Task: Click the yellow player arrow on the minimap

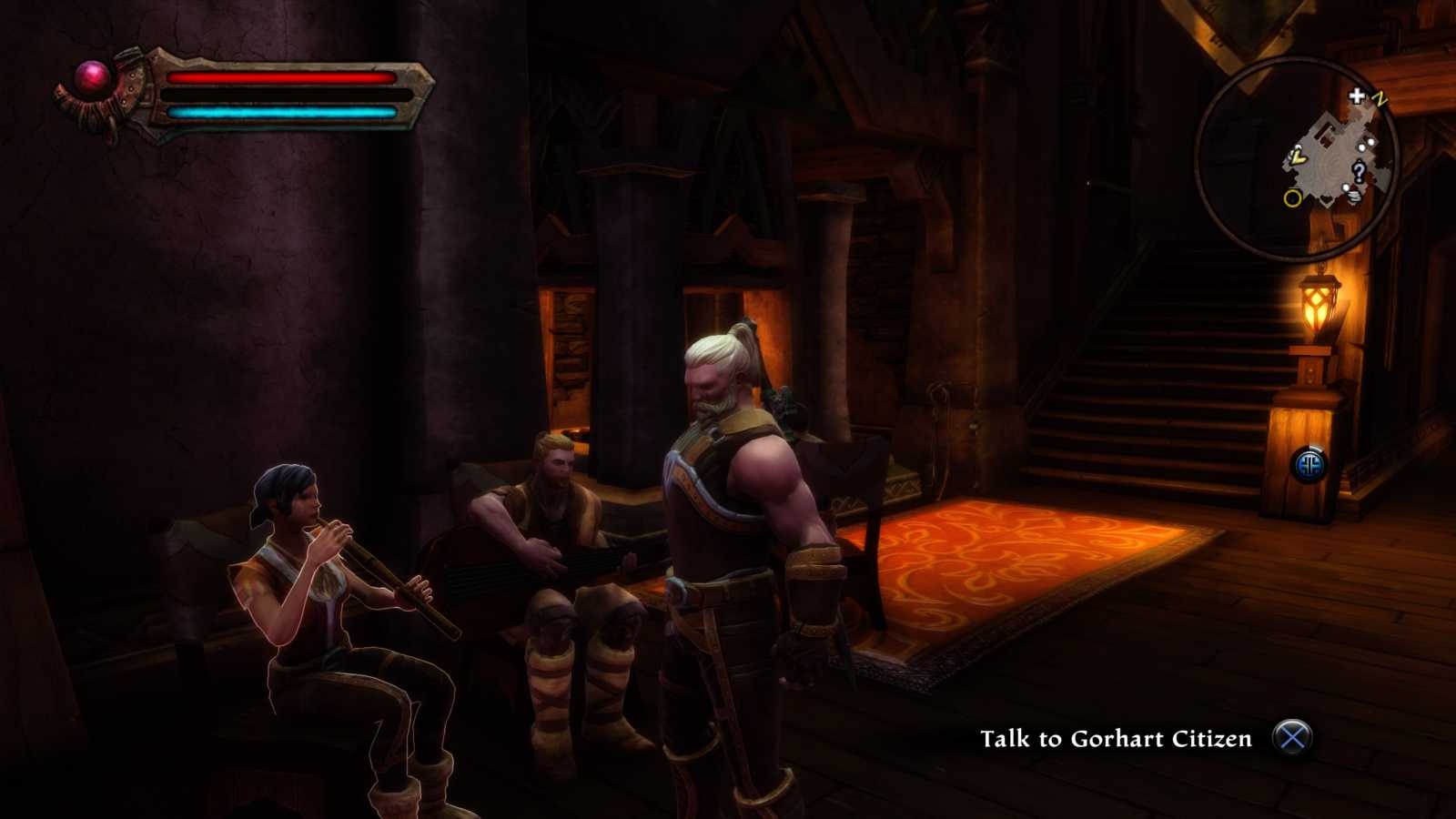Action: point(1298,158)
